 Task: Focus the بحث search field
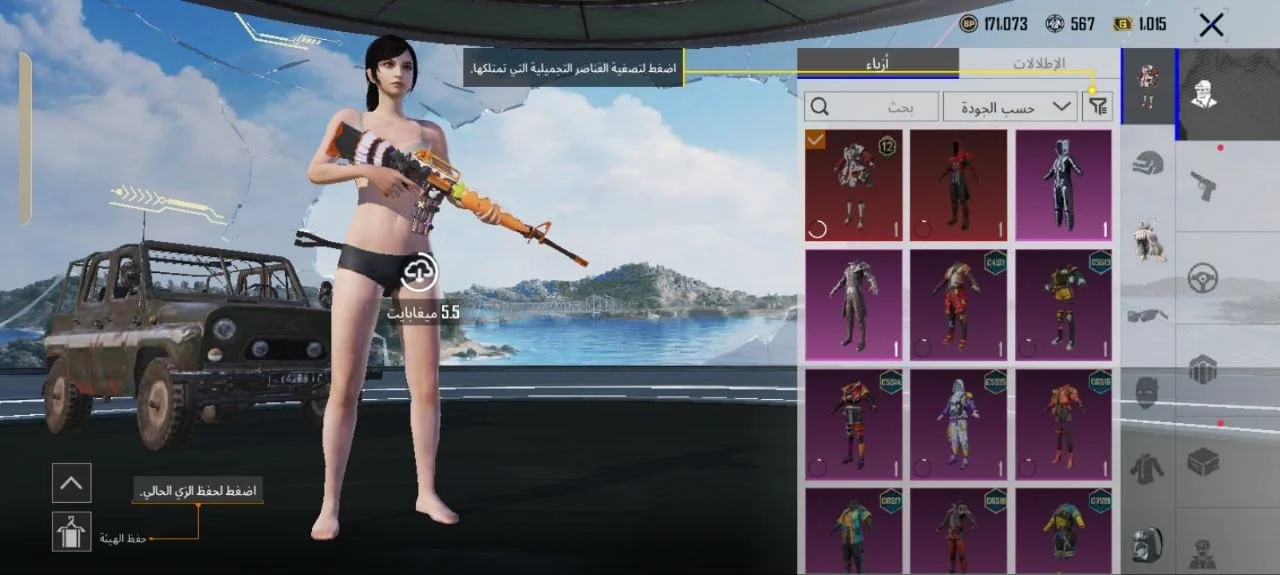(872, 106)
